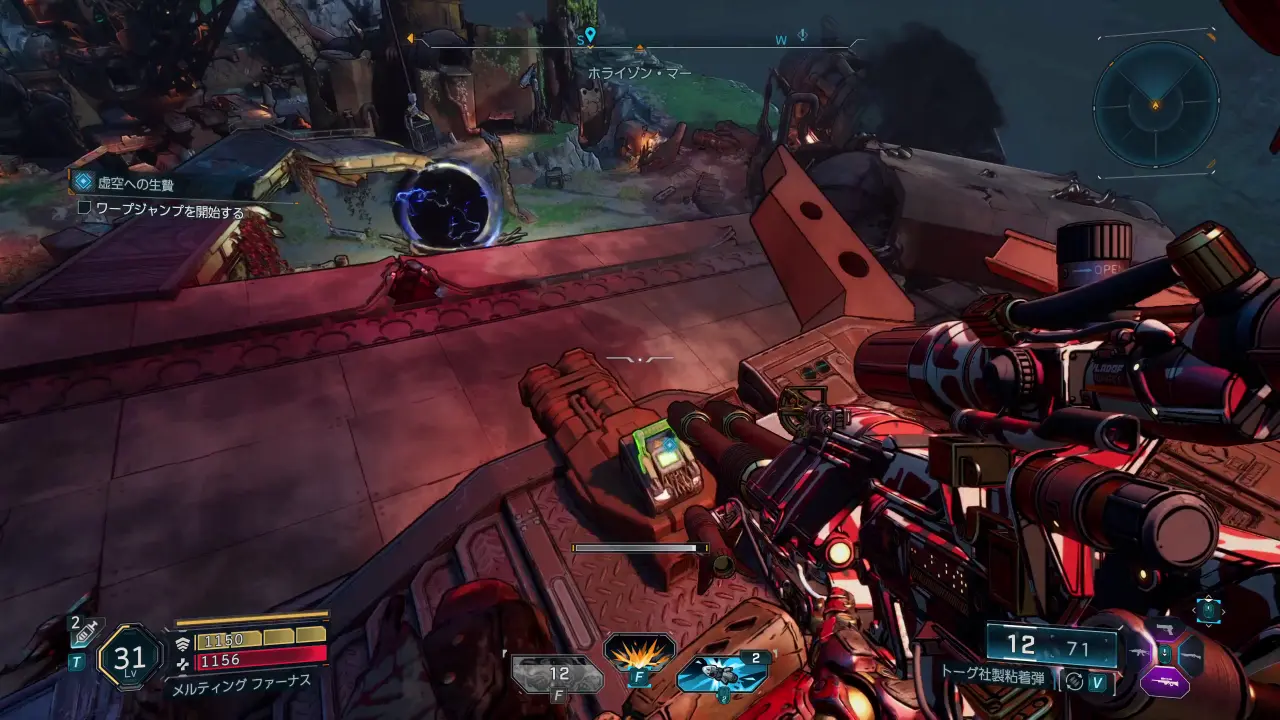Screen dimensions: 1280x720
Task: Switch to the assault rifle weapon slot
Action: point(1138,655)
